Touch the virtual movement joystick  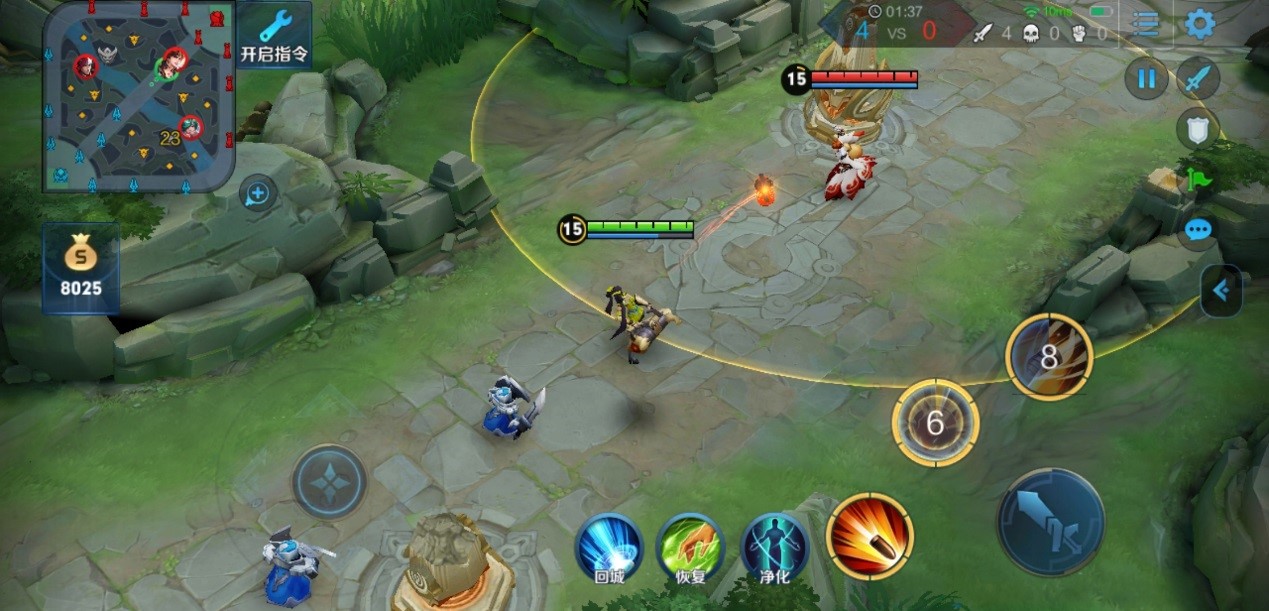pyautogui.click(x=329, y=482)
